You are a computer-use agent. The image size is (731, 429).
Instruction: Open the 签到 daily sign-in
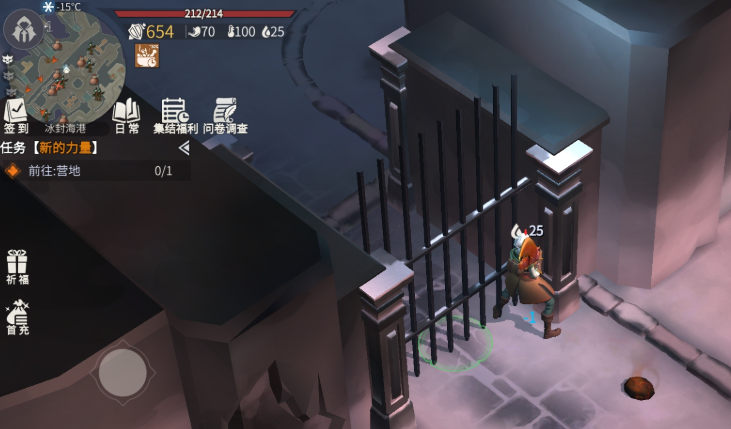[x=15, y=116]
